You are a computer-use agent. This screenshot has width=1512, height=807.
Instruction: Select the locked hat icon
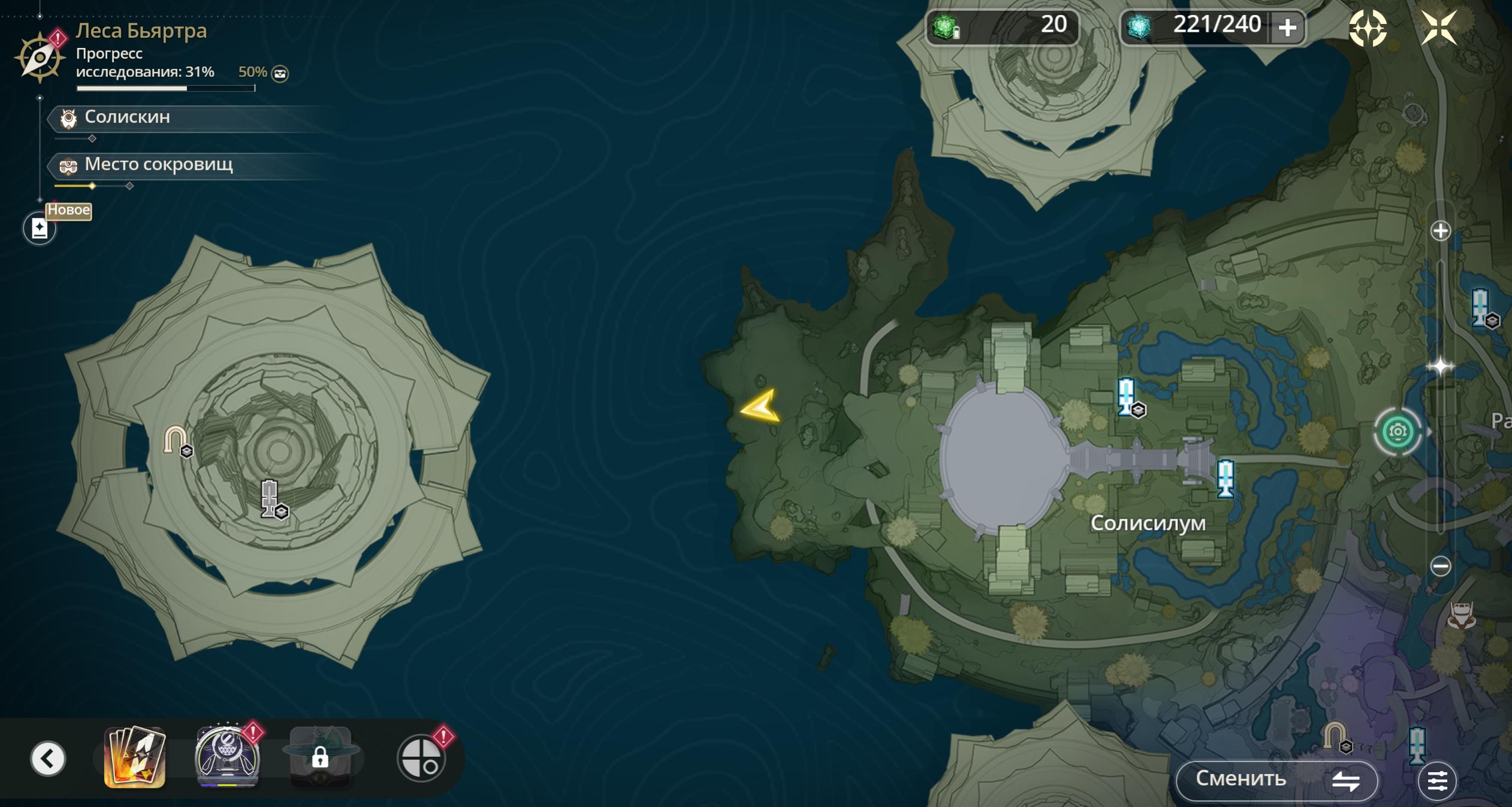pyautogui.click(x=320, y=758)
